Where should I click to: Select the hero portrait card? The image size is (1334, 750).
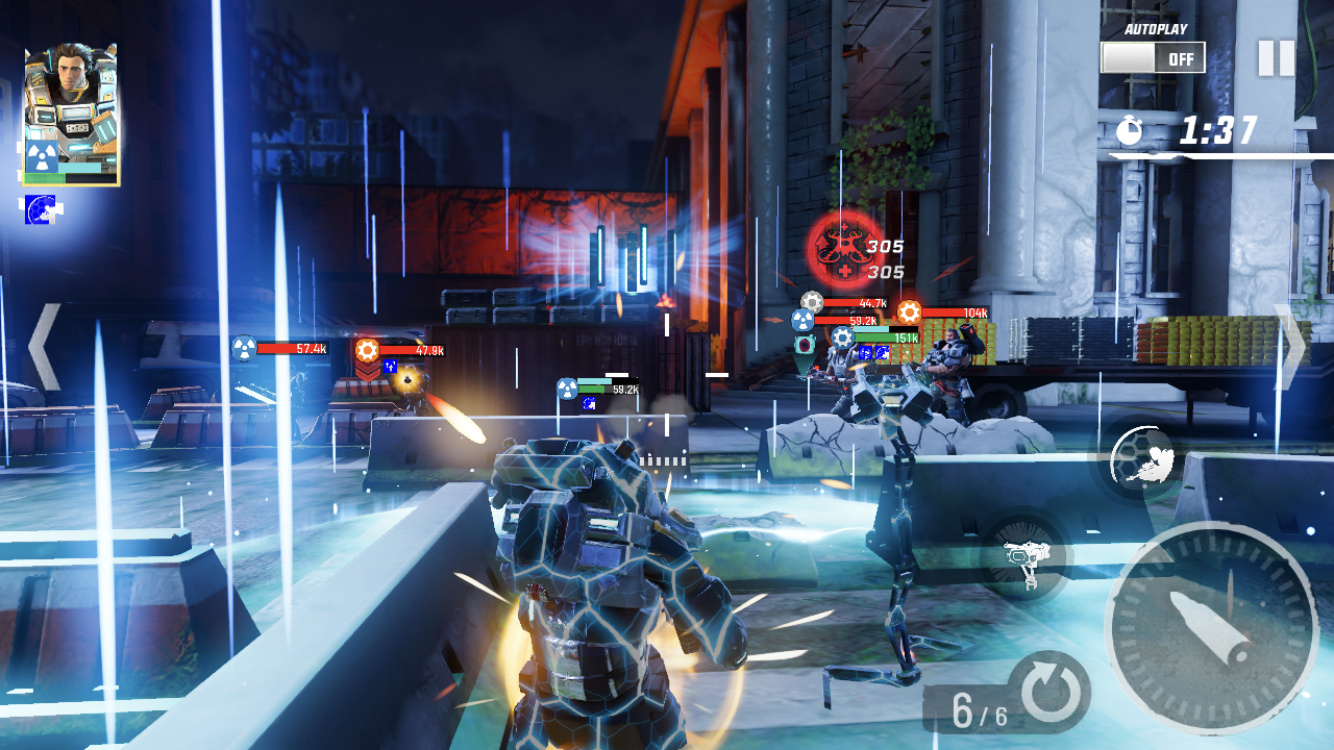pos(70,114)
